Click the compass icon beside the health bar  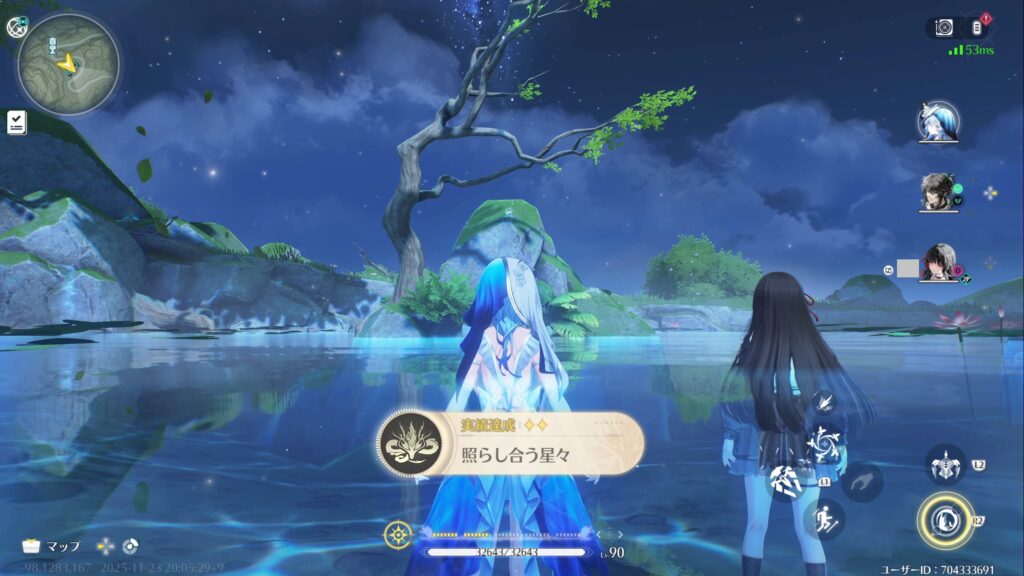click(397, 535)
